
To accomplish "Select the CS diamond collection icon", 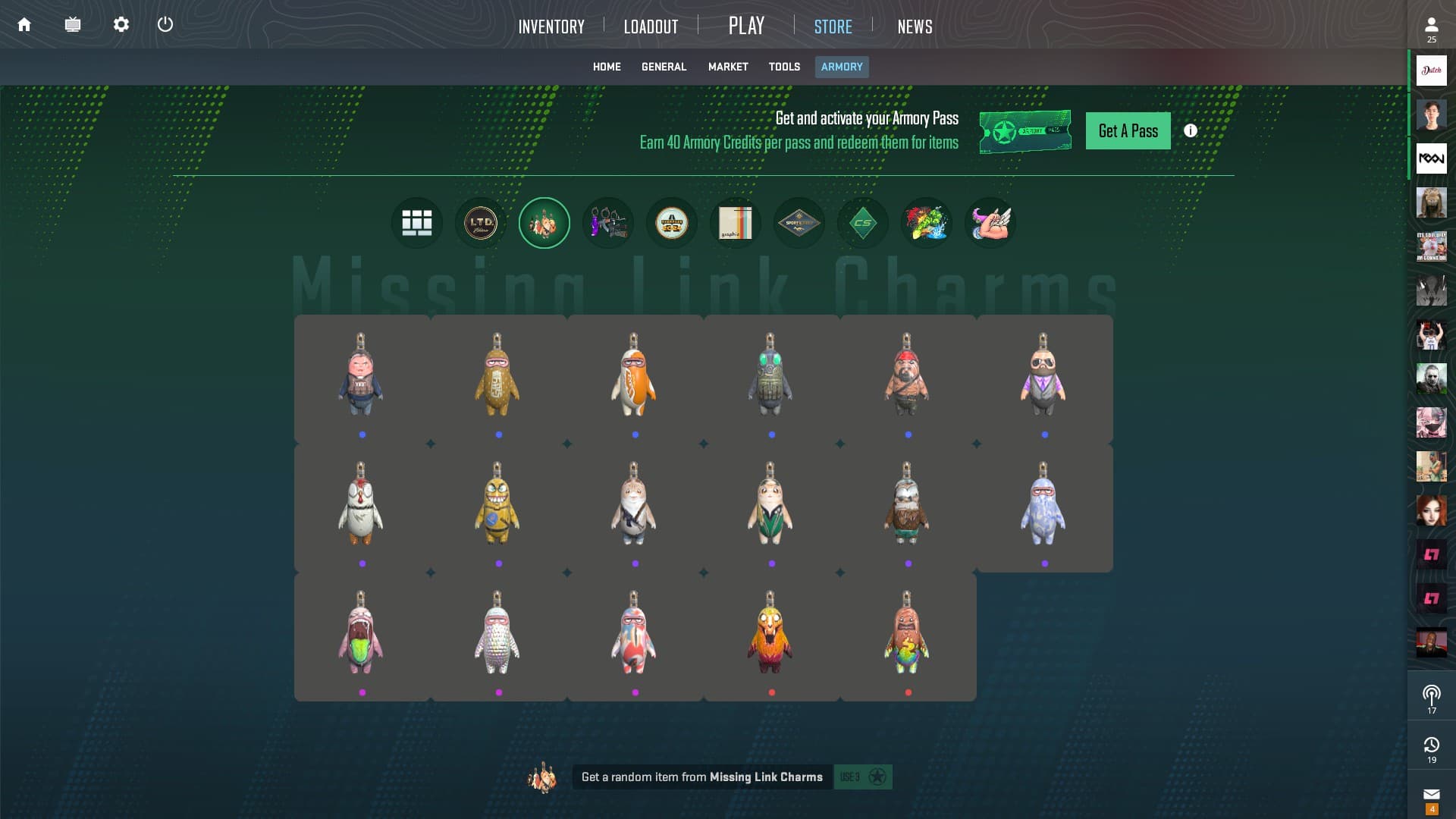I will (x=863, y=222).
